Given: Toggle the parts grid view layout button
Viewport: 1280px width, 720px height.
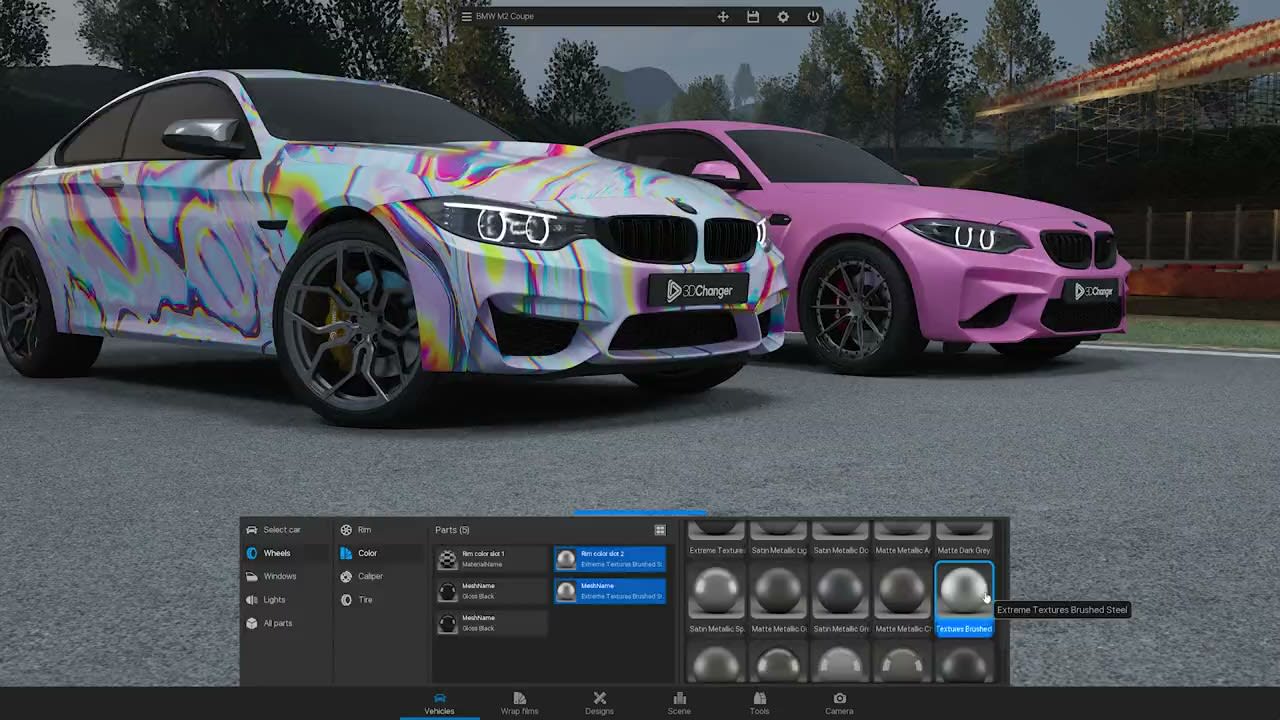Looking at the screenshot, I should click(x=660, y=530).
